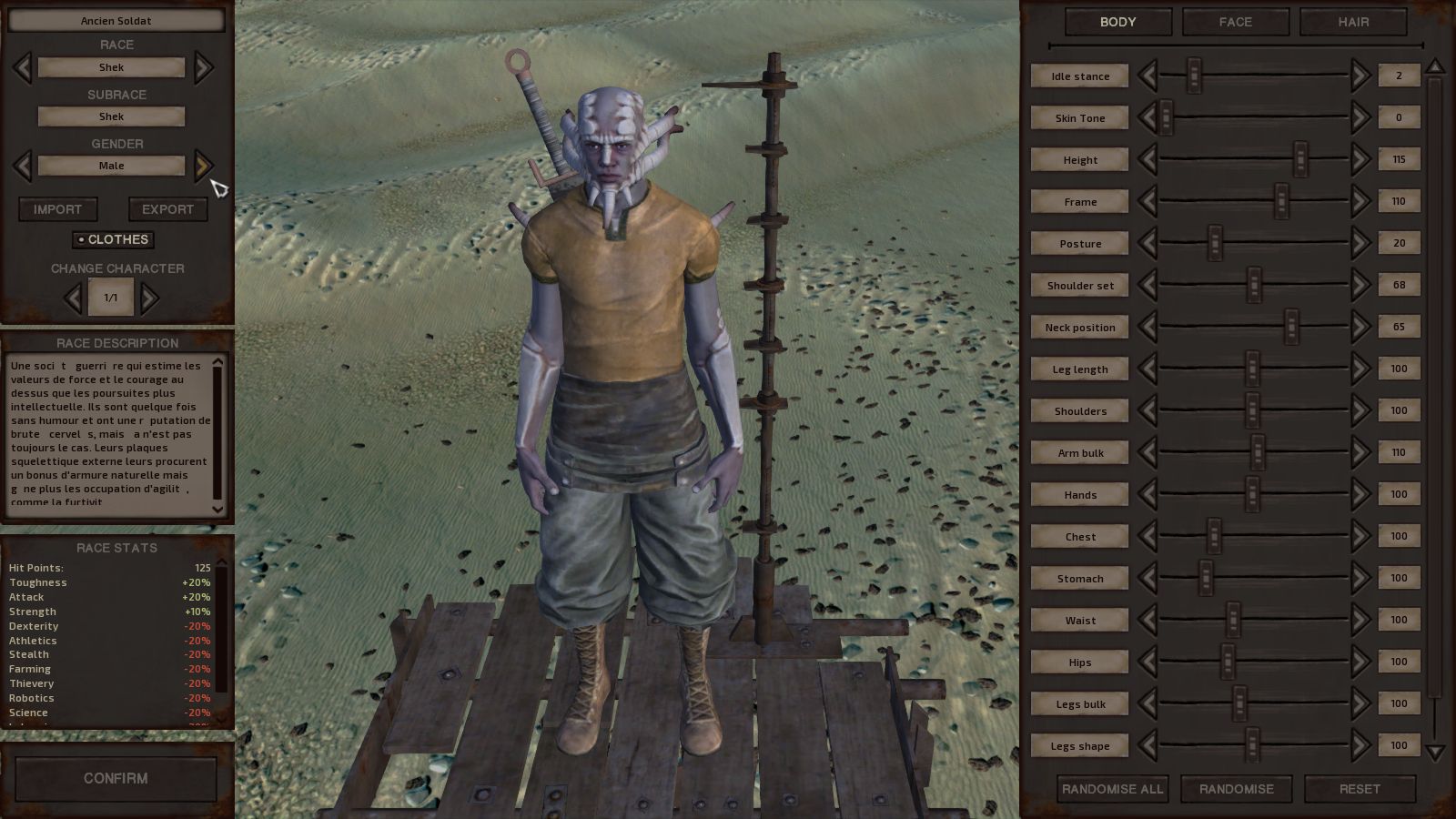
Task: Click the left arrow next to Race
Action: tap(22, 67)
